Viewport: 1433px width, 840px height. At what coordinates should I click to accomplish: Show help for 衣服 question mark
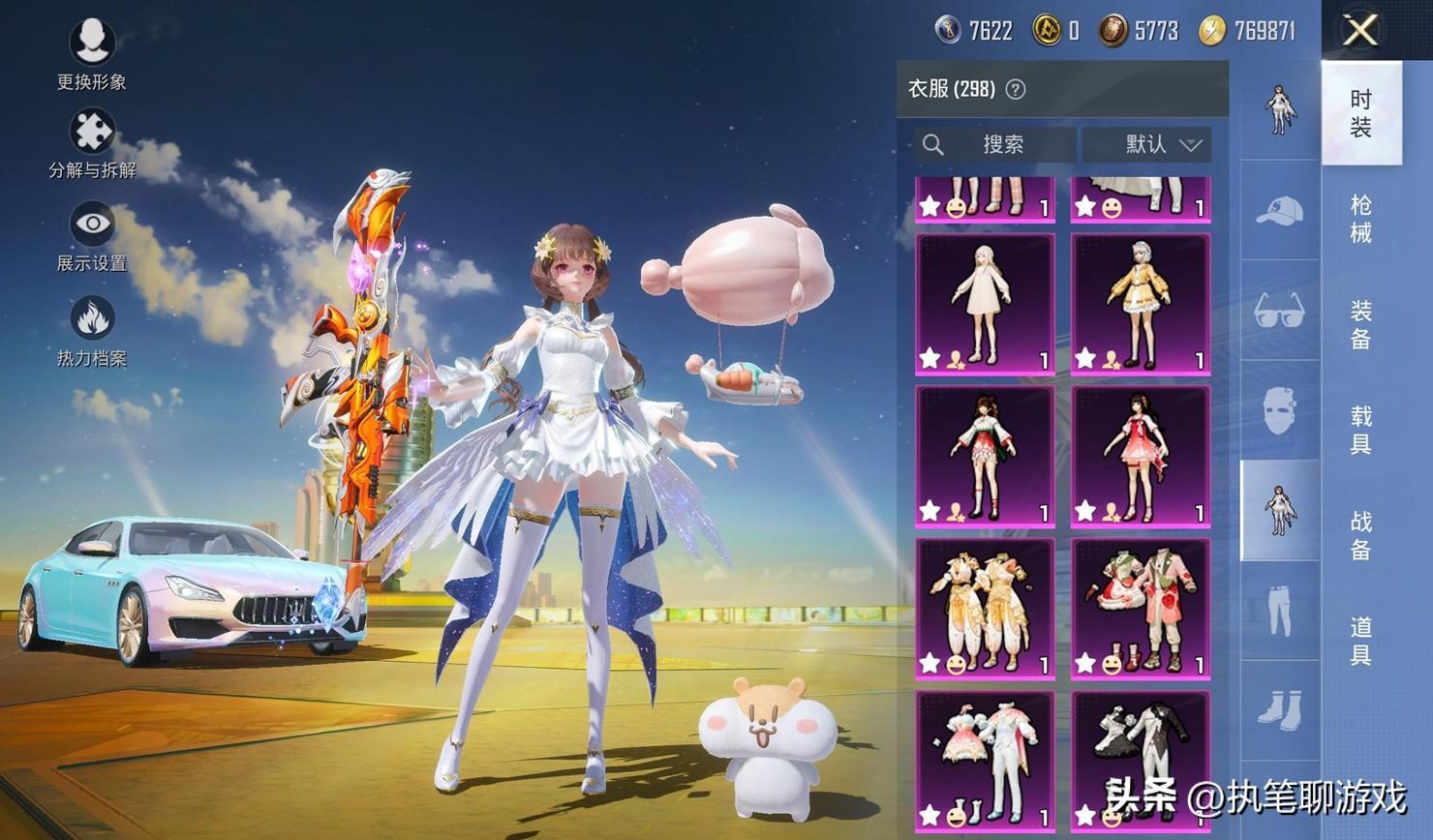point(1015,90)
